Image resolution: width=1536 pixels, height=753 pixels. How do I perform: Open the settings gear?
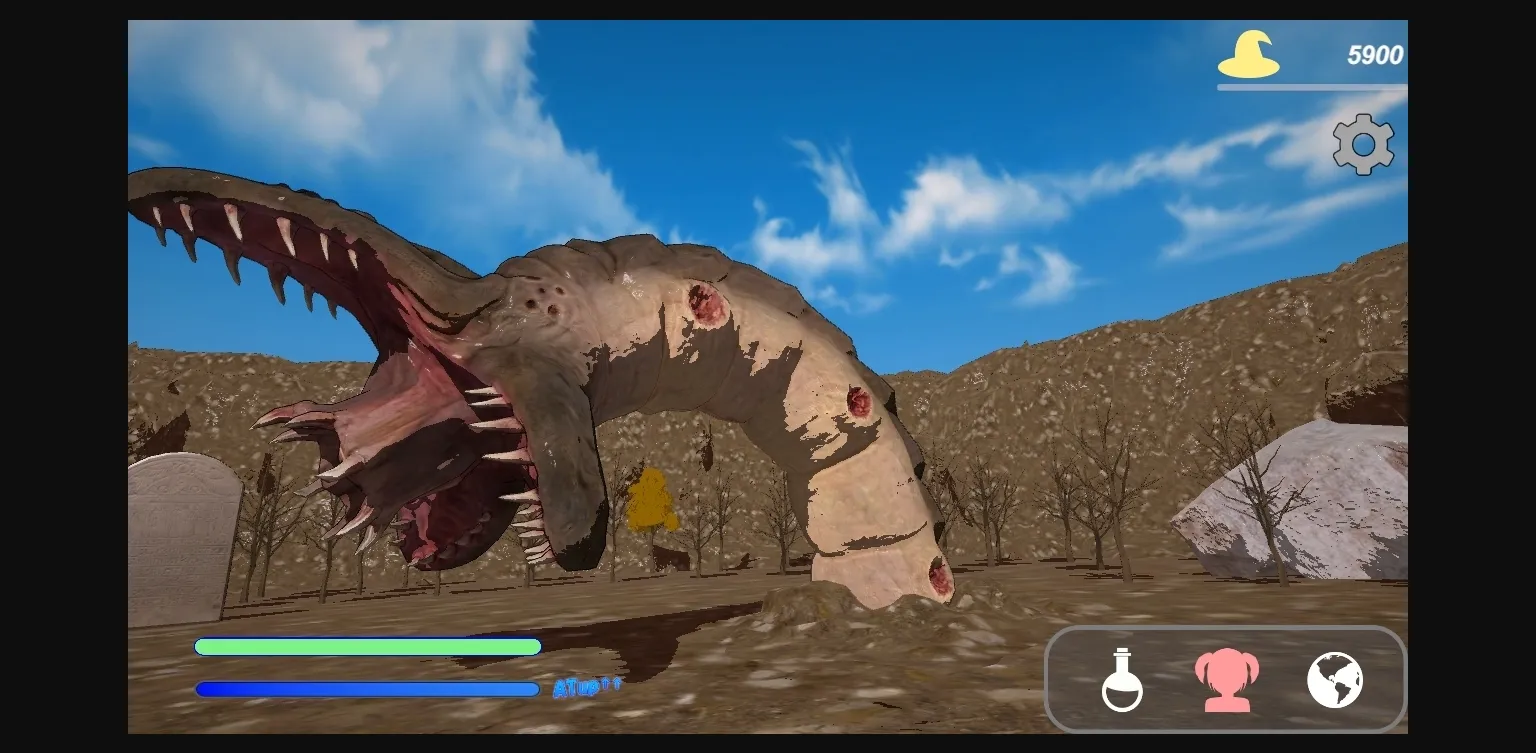[1362, 143]
